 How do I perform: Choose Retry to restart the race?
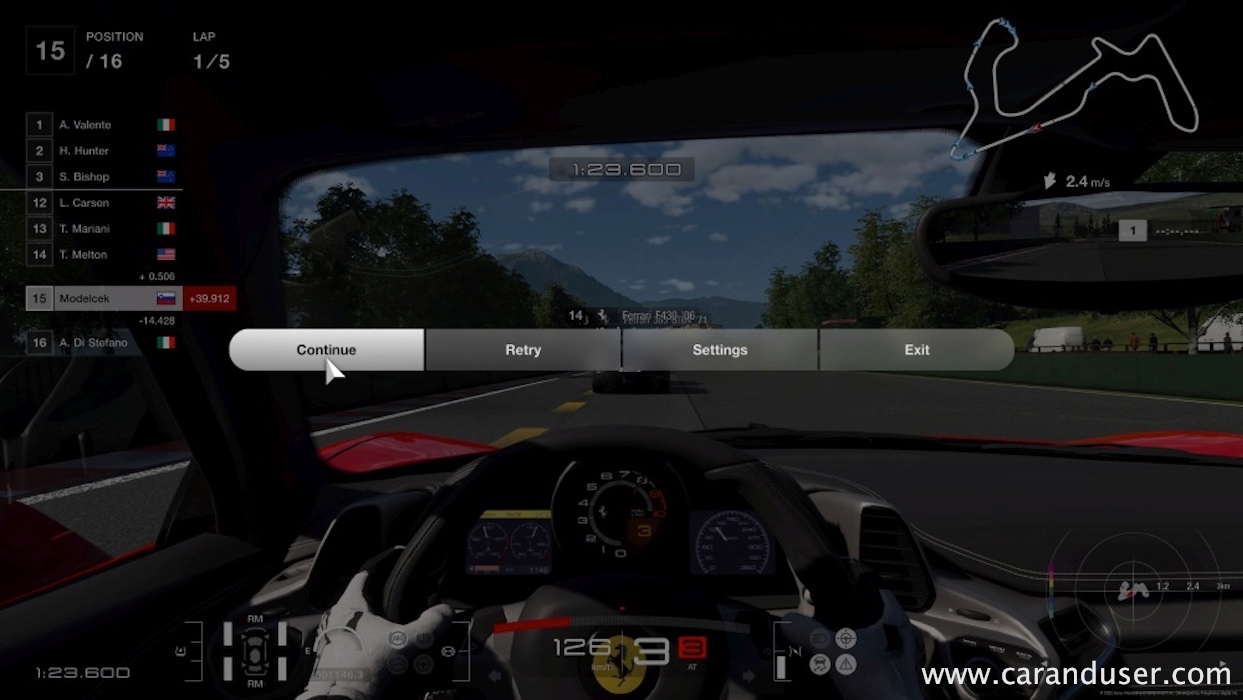click(x=523, y=350)
